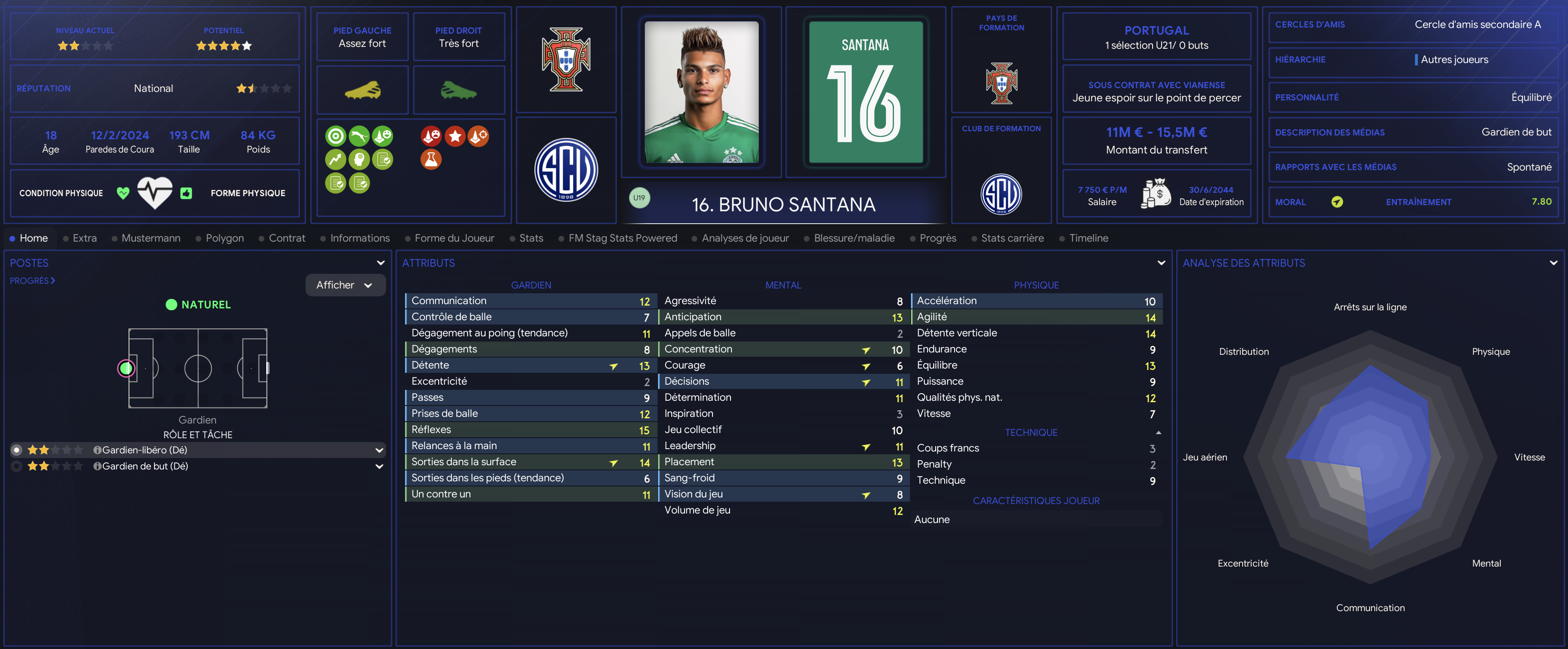Select the Gardien de but (Dé) role
The image size is (1568, 649).
click(144, 466)
